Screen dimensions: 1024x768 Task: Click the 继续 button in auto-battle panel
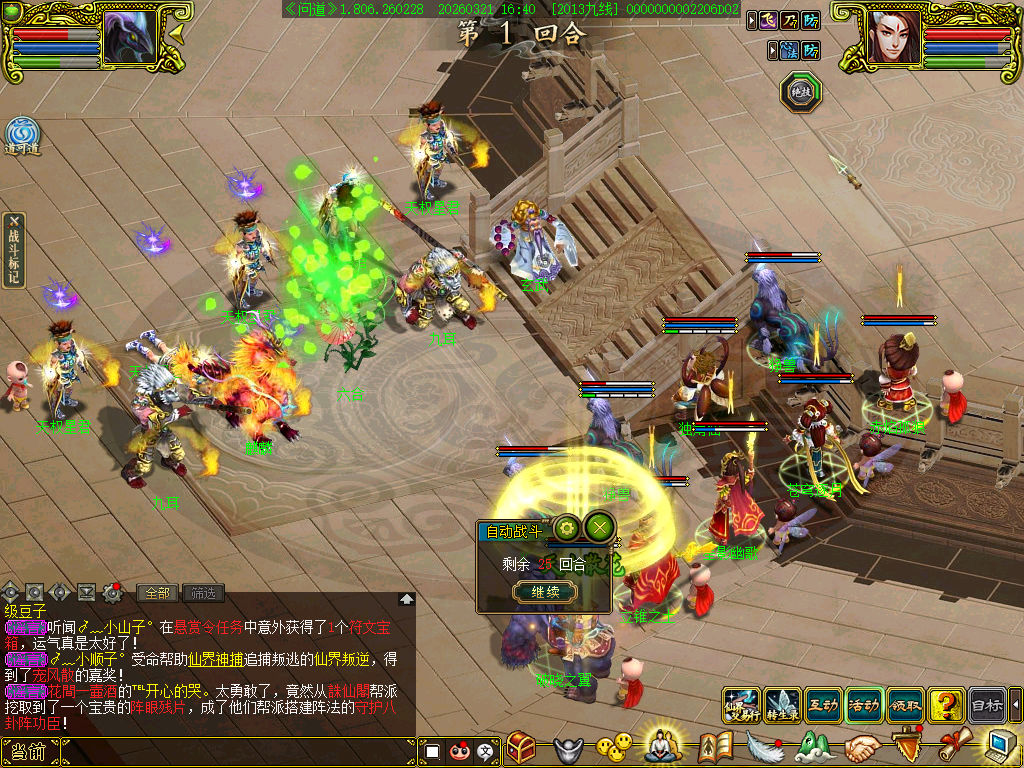545,592
